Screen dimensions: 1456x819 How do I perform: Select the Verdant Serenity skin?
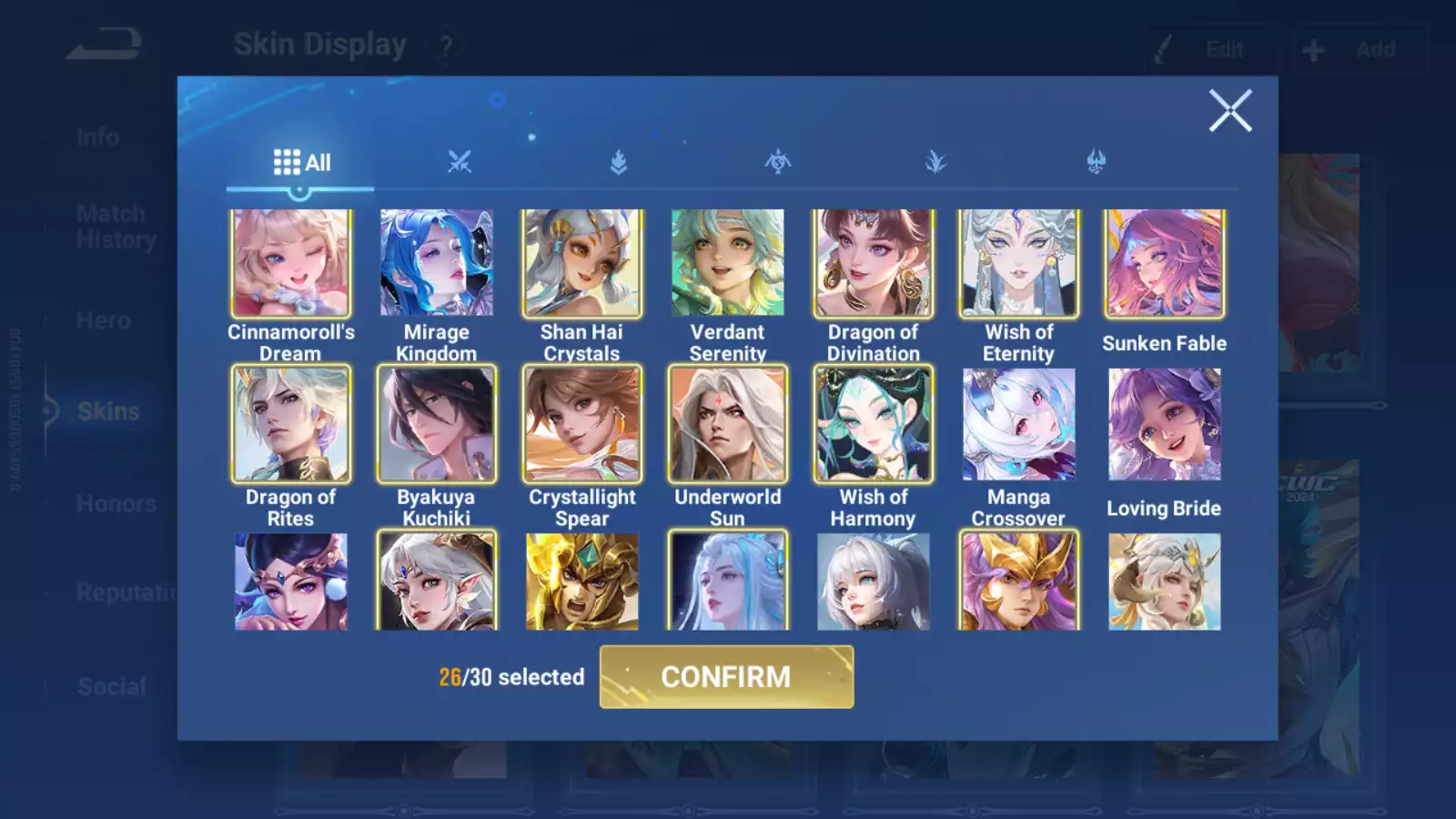[727, 263]
